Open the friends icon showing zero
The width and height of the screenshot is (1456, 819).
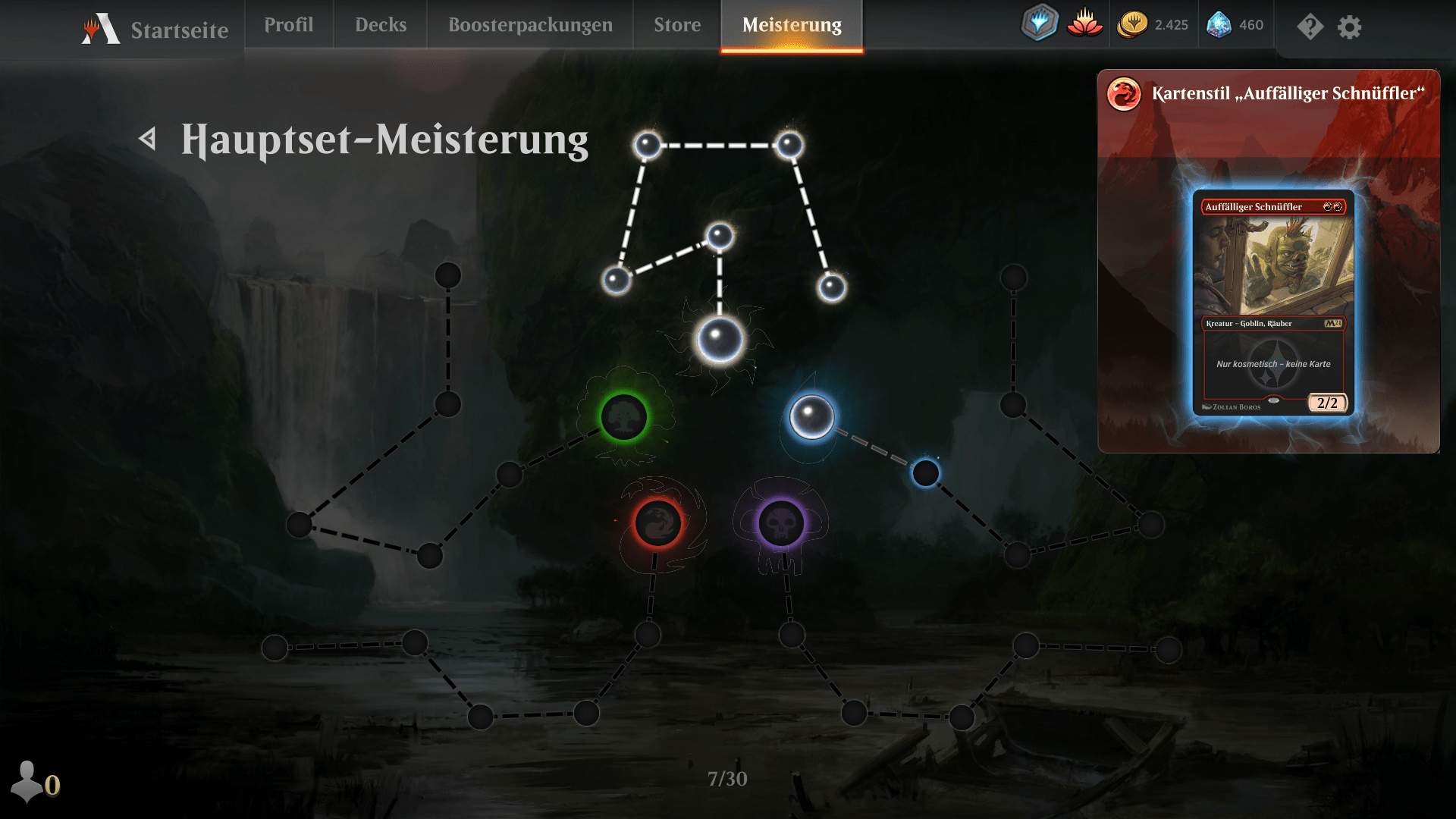(35, 782)
